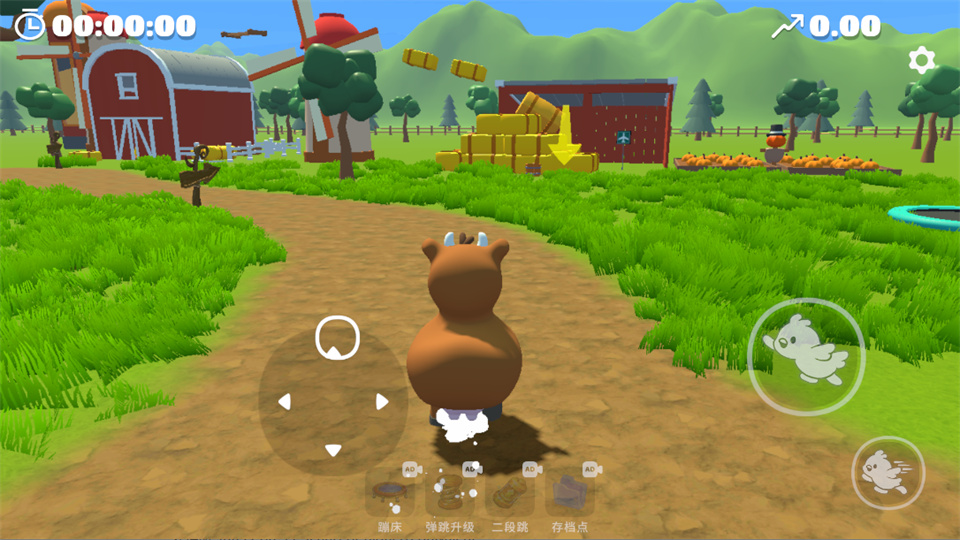Image resolution: width=960 pixels, height=540 pixels.
Task: Click the joystick thumb knob
Action: pyautogui.click(x=337, y=337)
